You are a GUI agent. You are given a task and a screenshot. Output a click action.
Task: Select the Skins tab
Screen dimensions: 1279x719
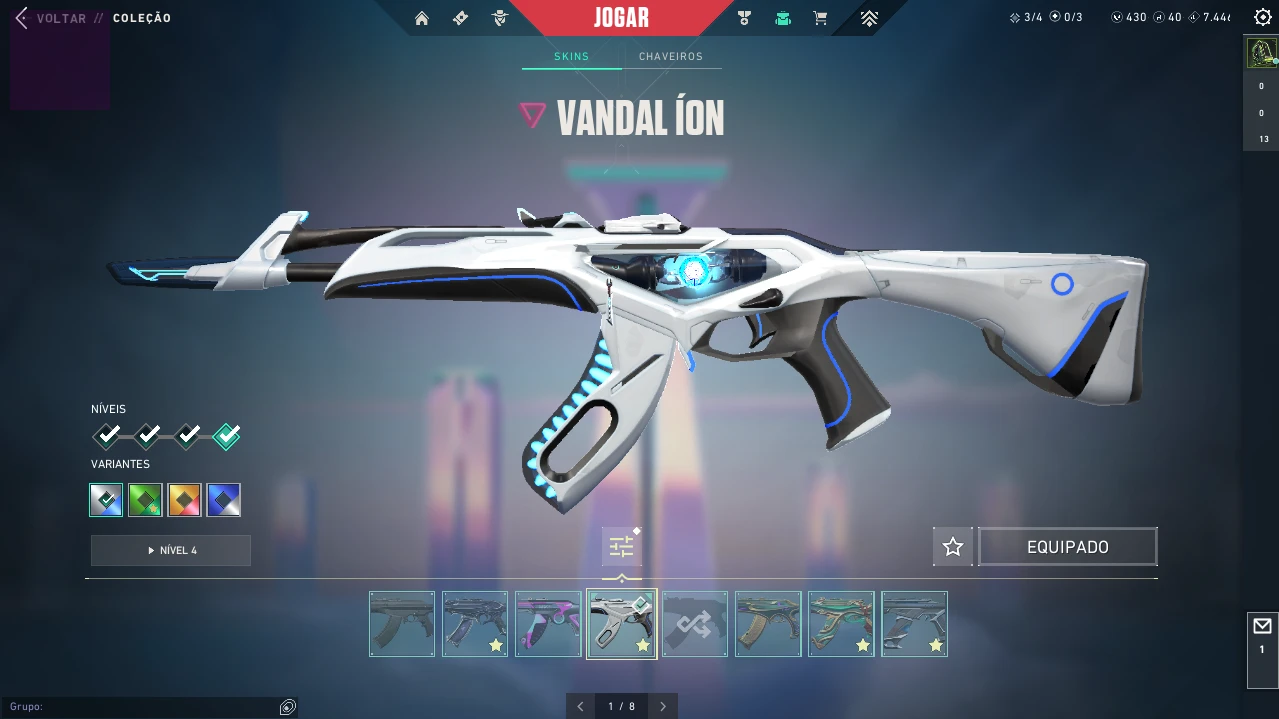click(x=571, y=57)
